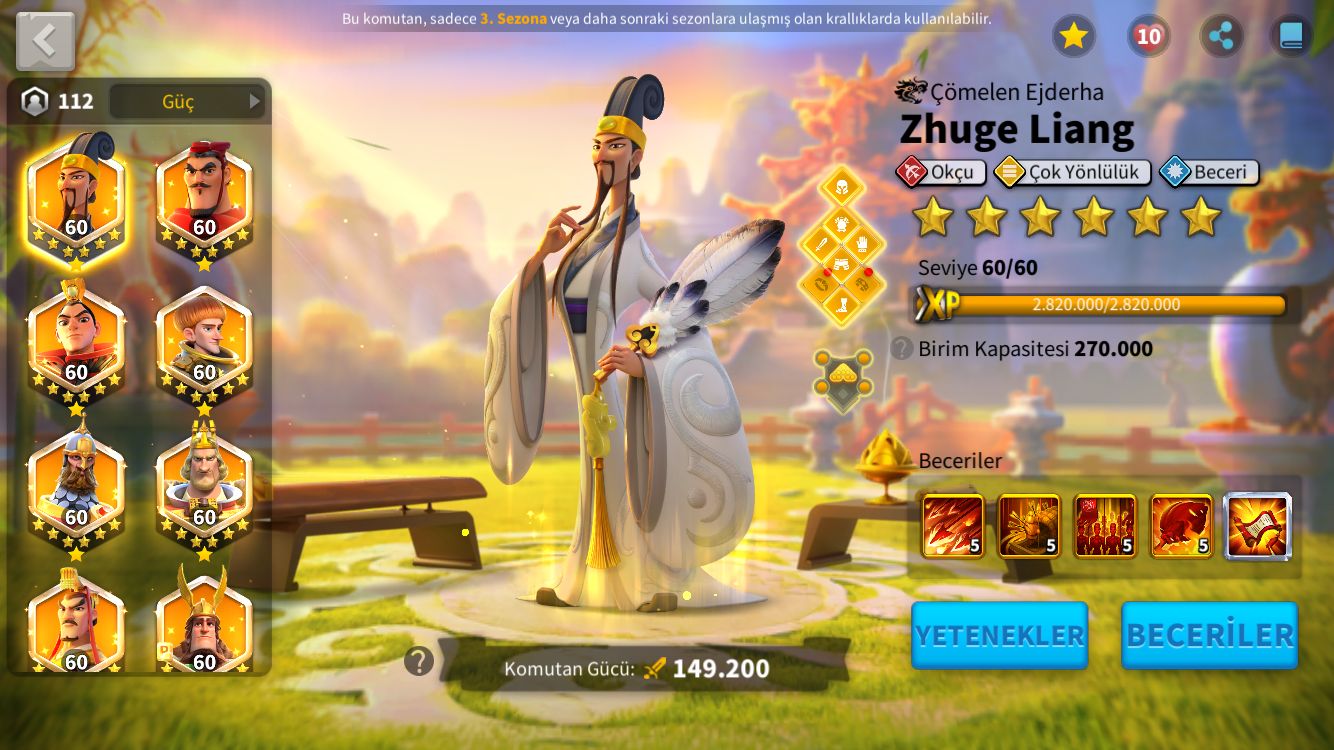
Task: Go back using the arrow button
Action: coord(45,41)
